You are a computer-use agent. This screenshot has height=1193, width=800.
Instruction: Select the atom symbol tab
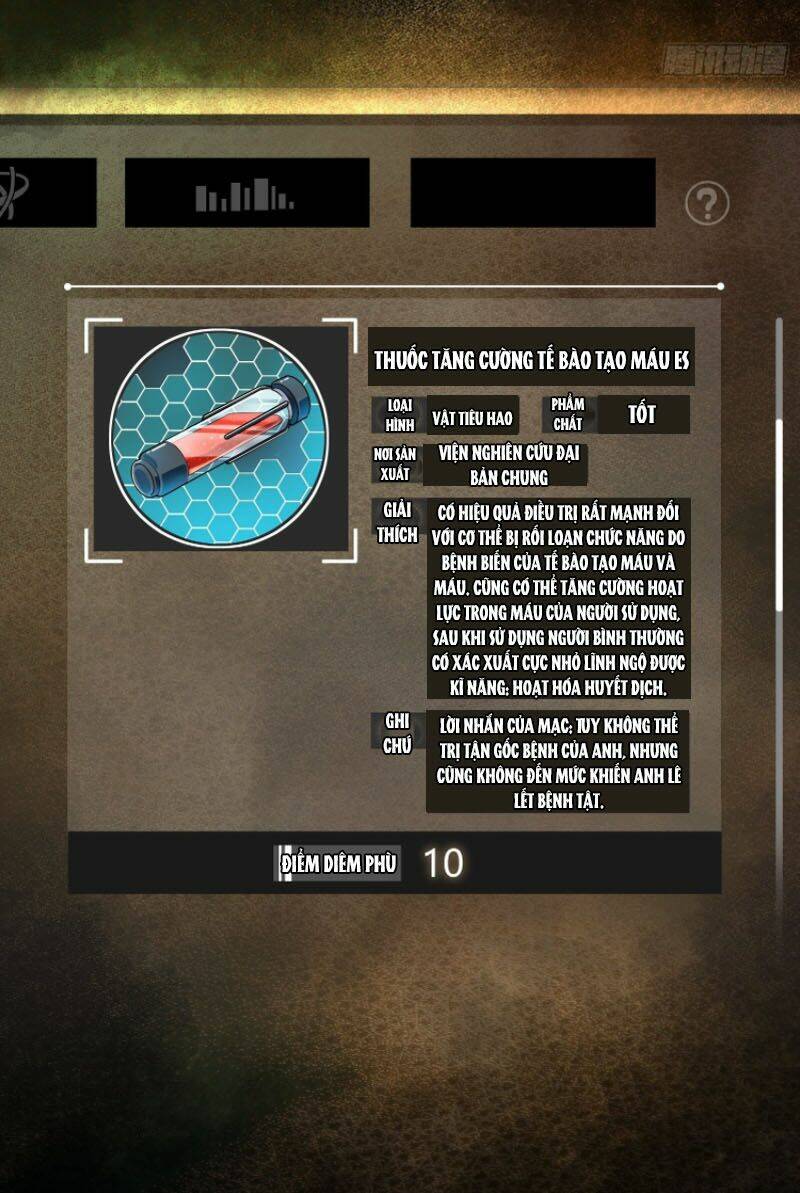45,192
